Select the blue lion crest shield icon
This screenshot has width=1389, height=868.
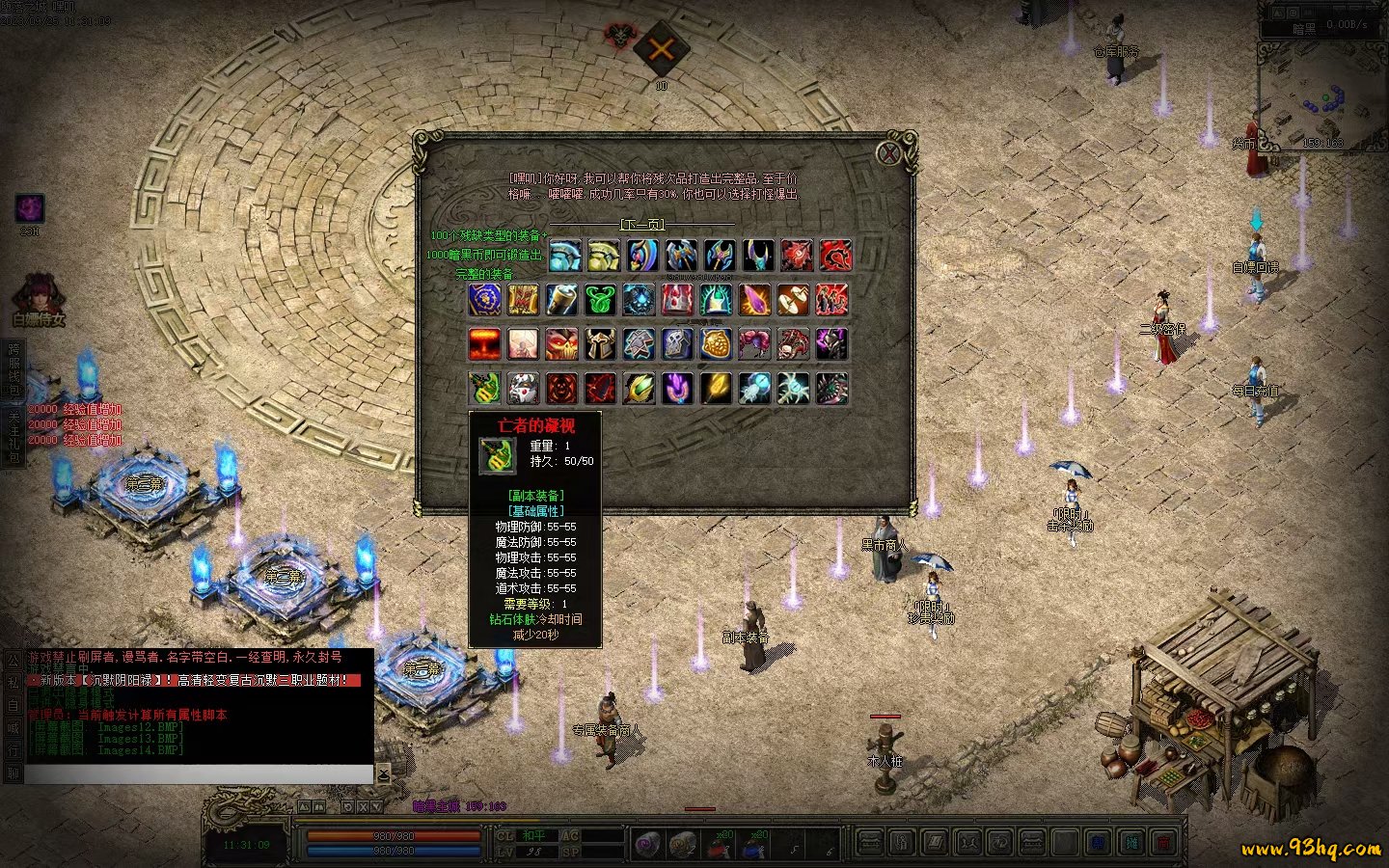(484, 300)
